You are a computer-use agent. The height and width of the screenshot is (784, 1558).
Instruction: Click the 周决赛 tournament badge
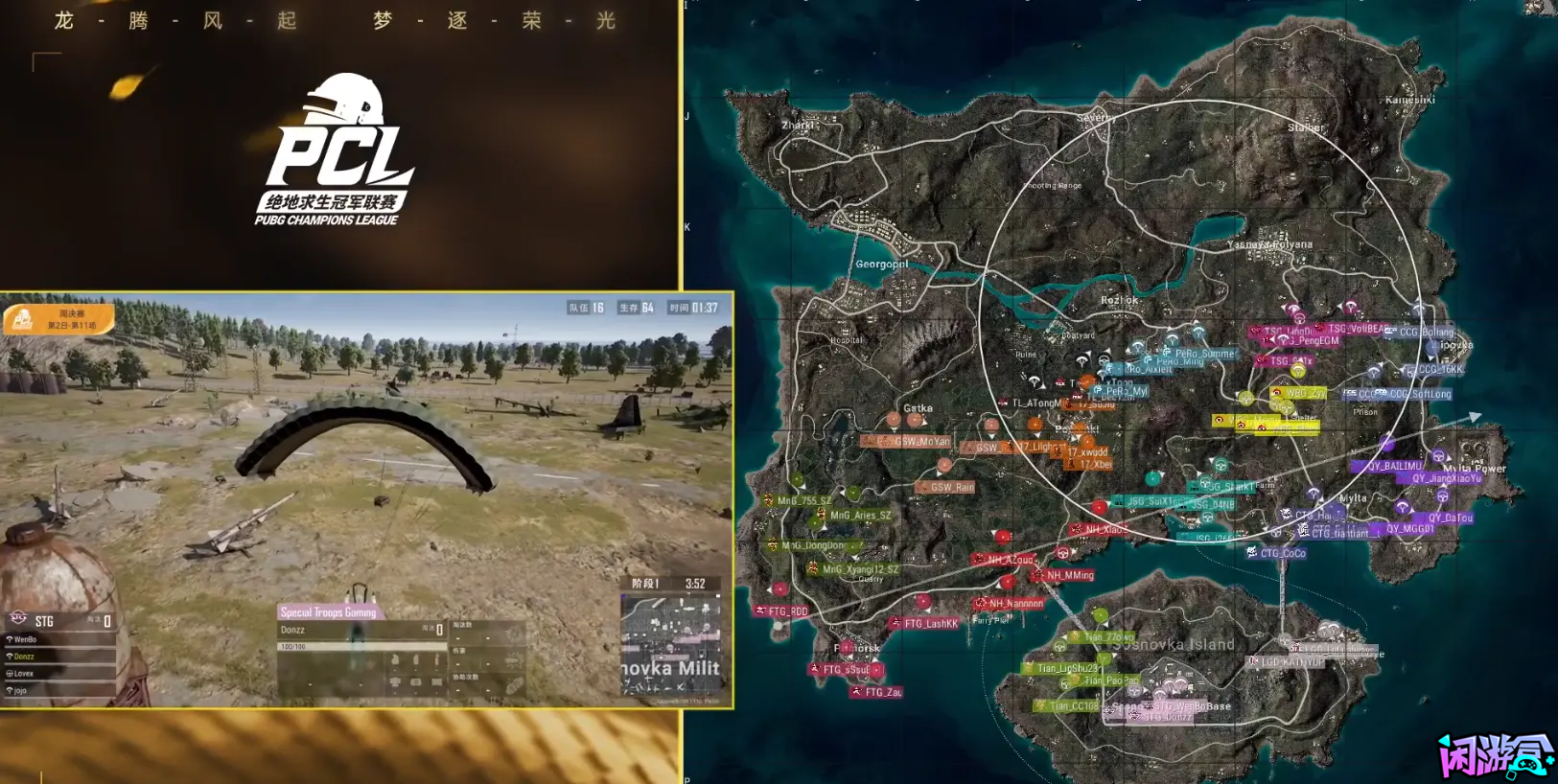click(x=59, y=320)
